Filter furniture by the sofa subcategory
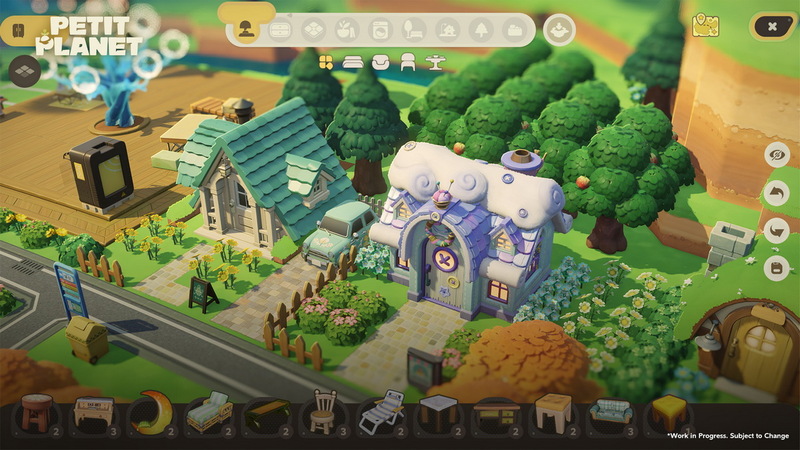Image resolution: width=800 pixels, height=450 pixels. (x=380, y=63)
